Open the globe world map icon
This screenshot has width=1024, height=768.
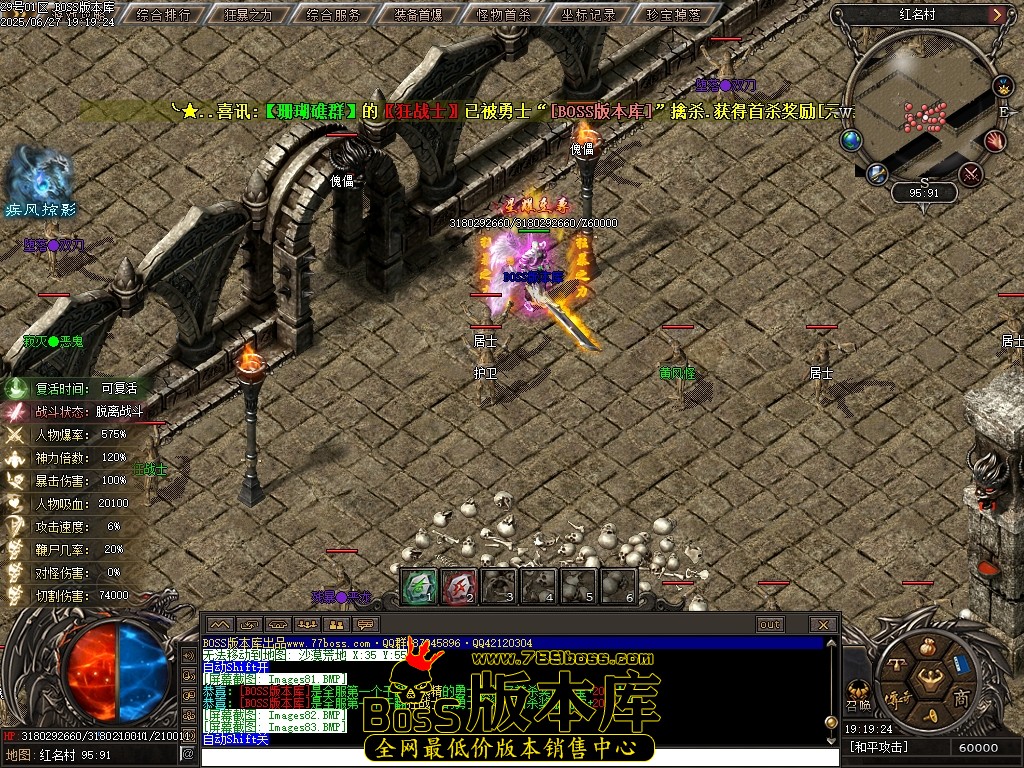(x=852, y=140)
